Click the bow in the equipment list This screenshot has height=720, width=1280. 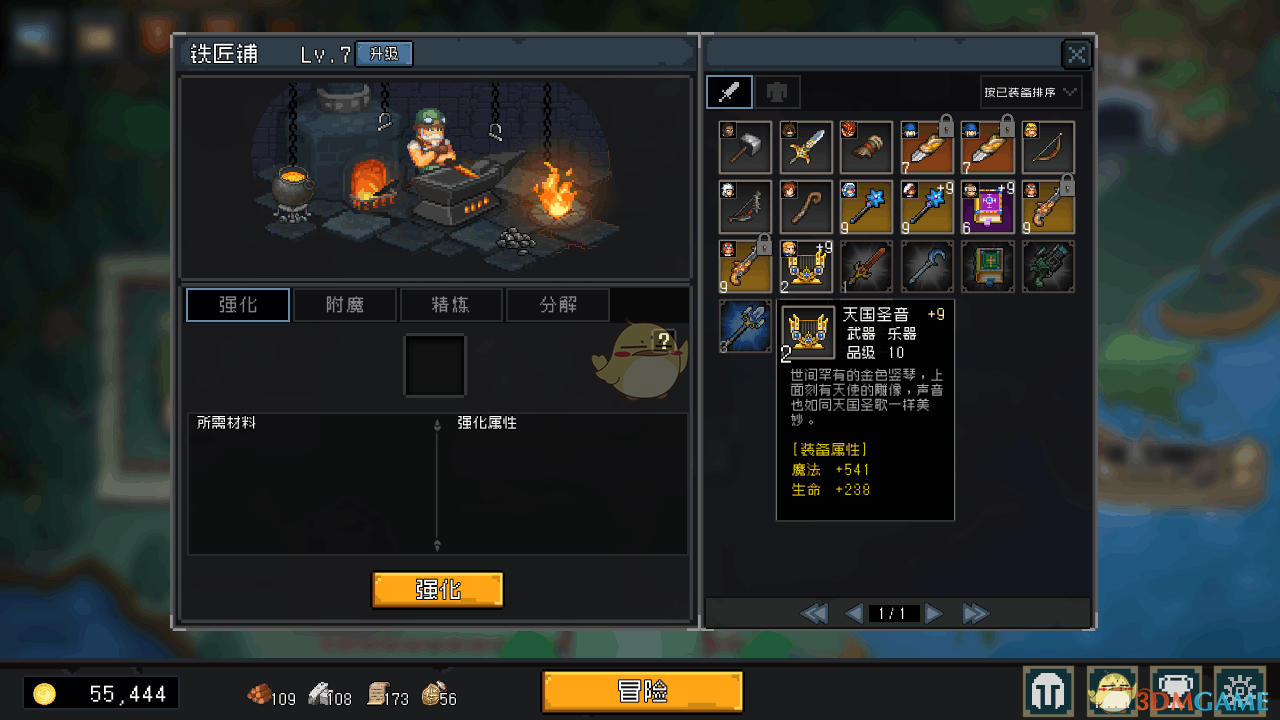pyautogui.click(x=1047, y=147)
